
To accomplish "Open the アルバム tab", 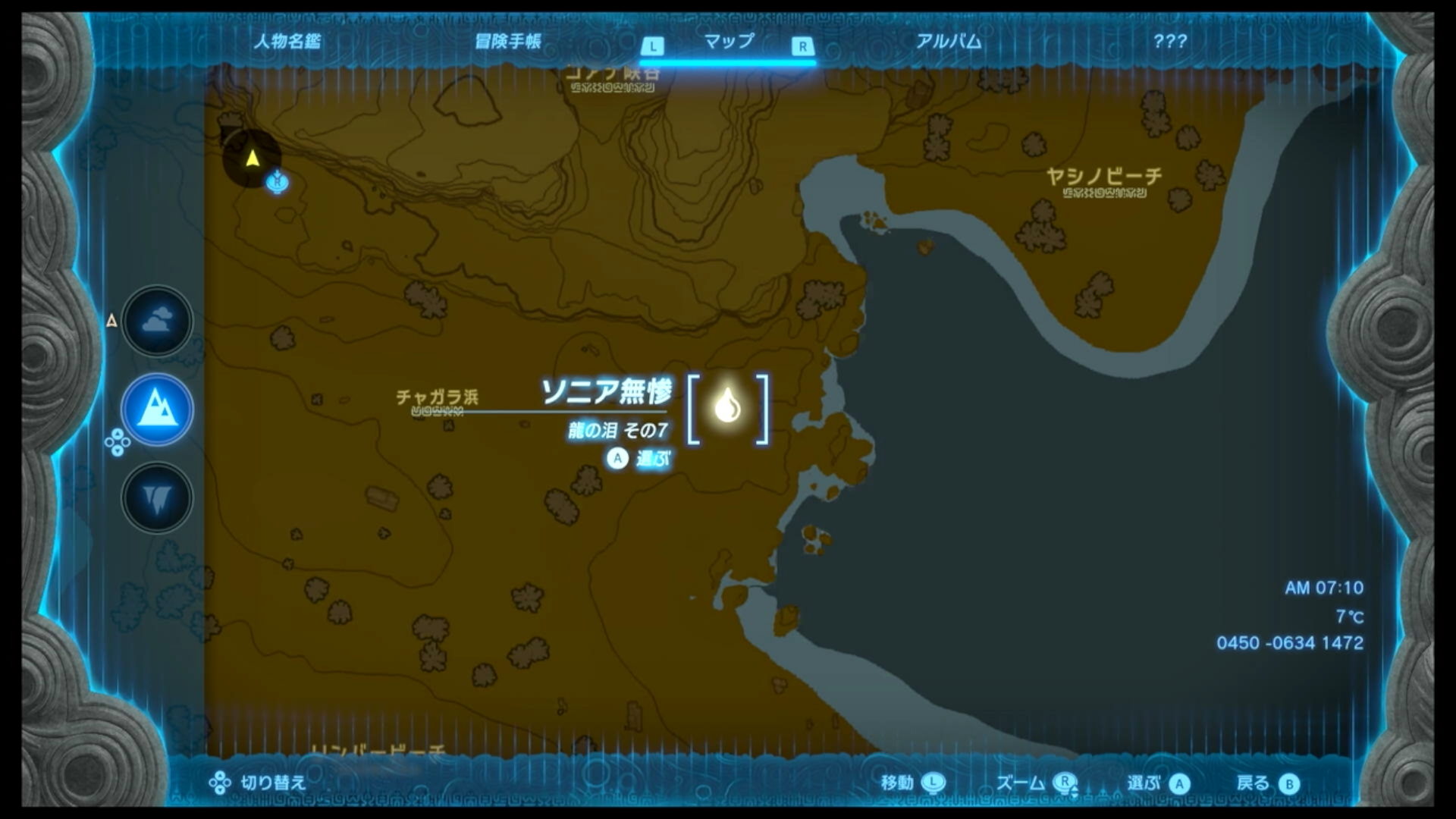I will (x=948, y=43).
